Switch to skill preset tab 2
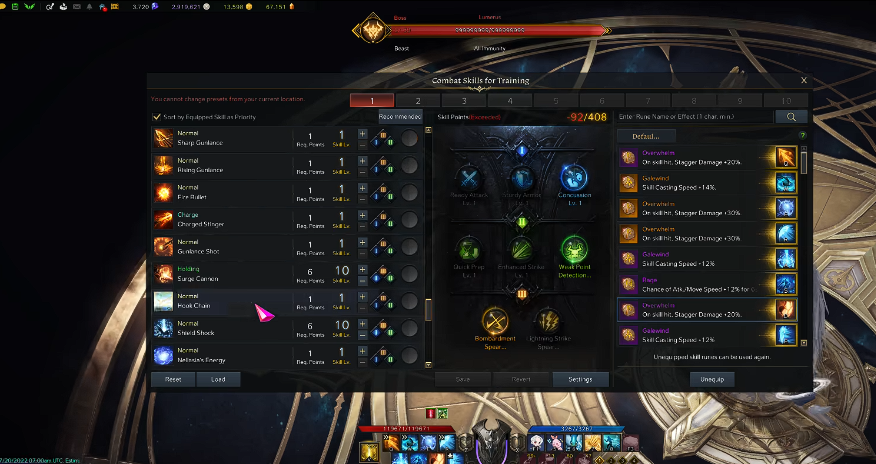Screen dimensions: 876x464 coord(418,101)
